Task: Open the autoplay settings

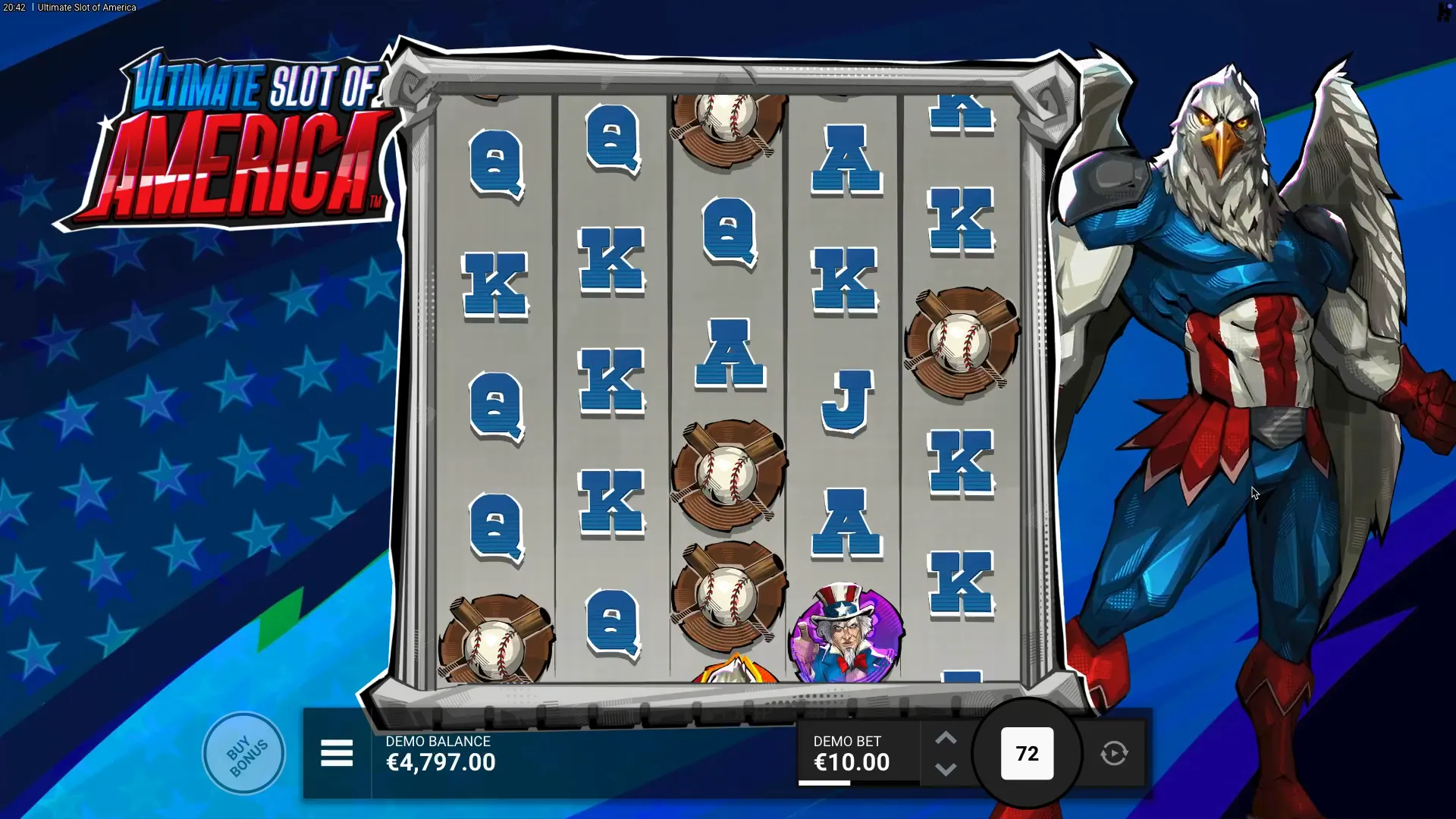Action: 1113,754
